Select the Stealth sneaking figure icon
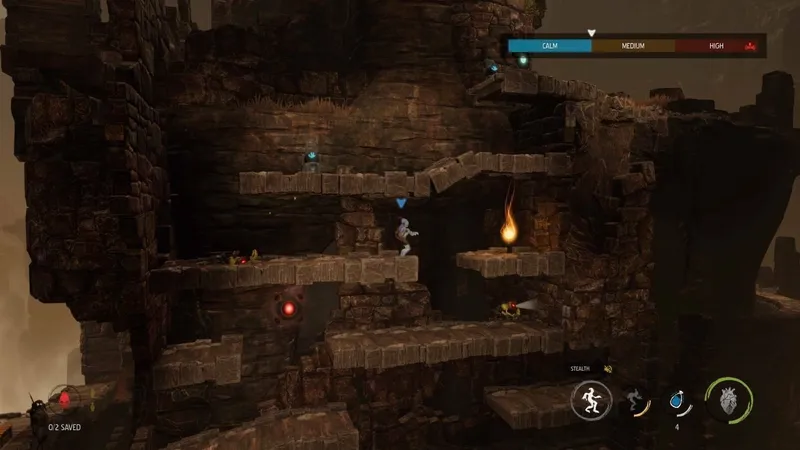The image size is (800, 450). tap(590, 401)
